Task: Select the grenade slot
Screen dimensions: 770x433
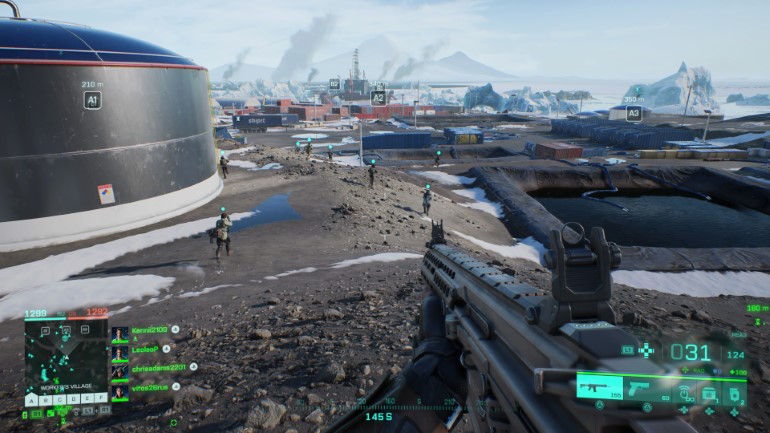Action: point(735,393)
